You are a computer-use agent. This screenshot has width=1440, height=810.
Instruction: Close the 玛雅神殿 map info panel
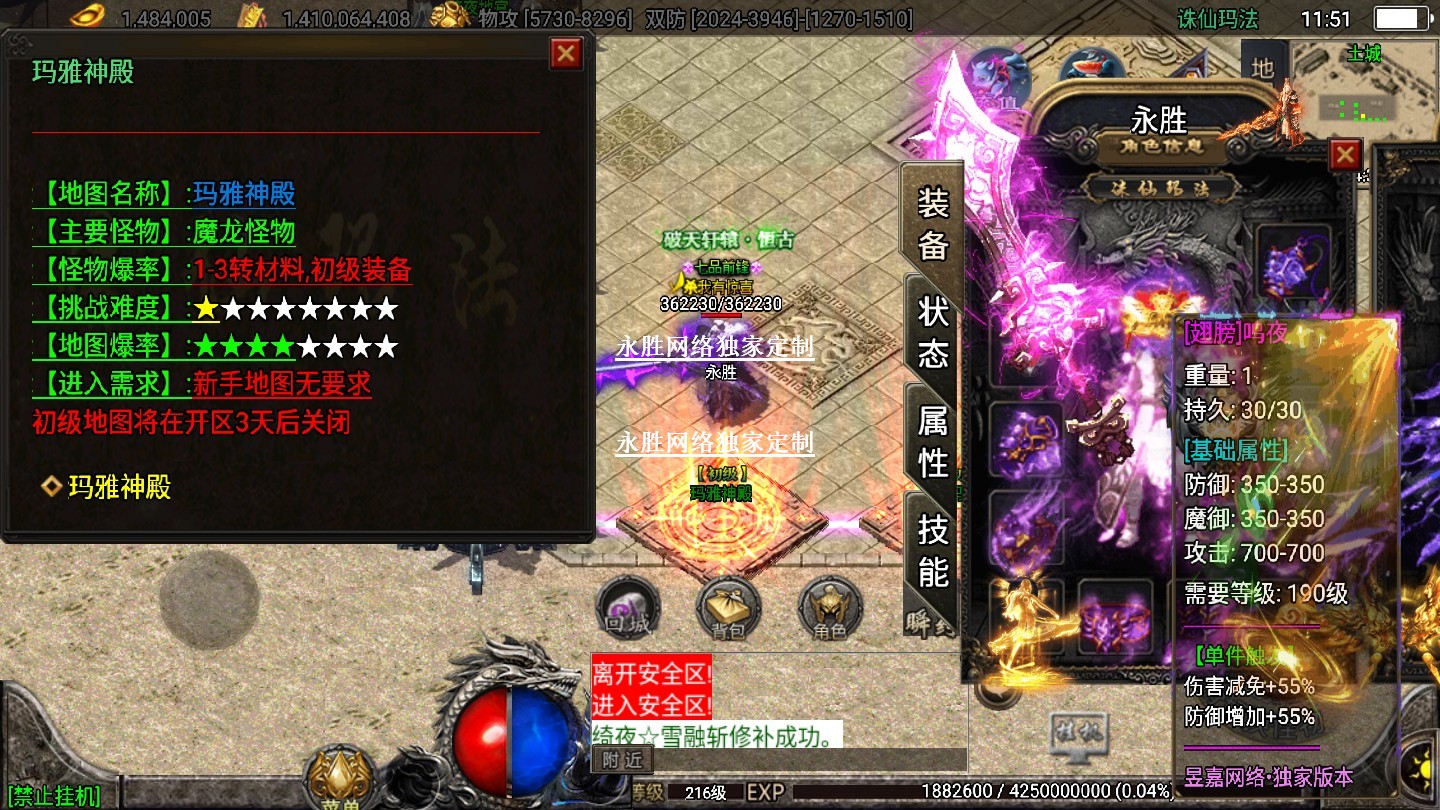pos(566,53)
